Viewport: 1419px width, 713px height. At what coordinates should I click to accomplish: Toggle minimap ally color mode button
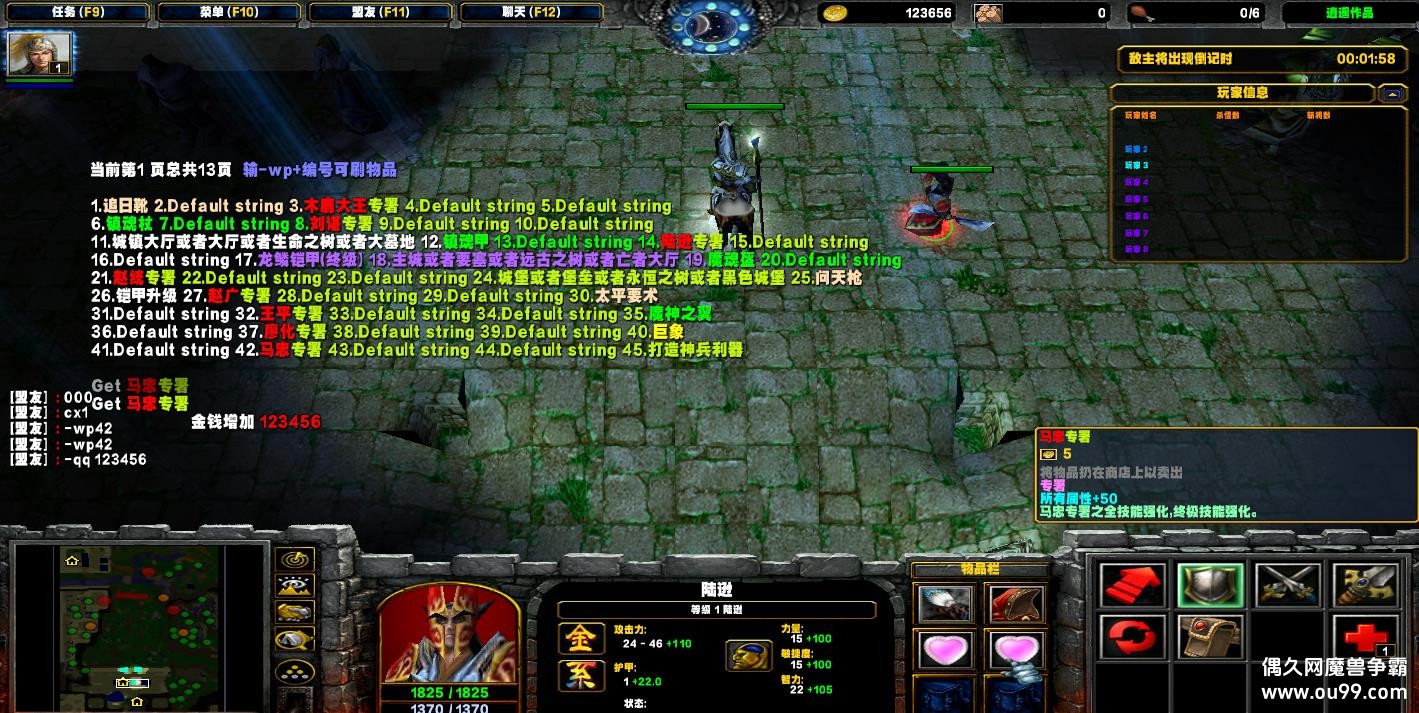(296, 613)
